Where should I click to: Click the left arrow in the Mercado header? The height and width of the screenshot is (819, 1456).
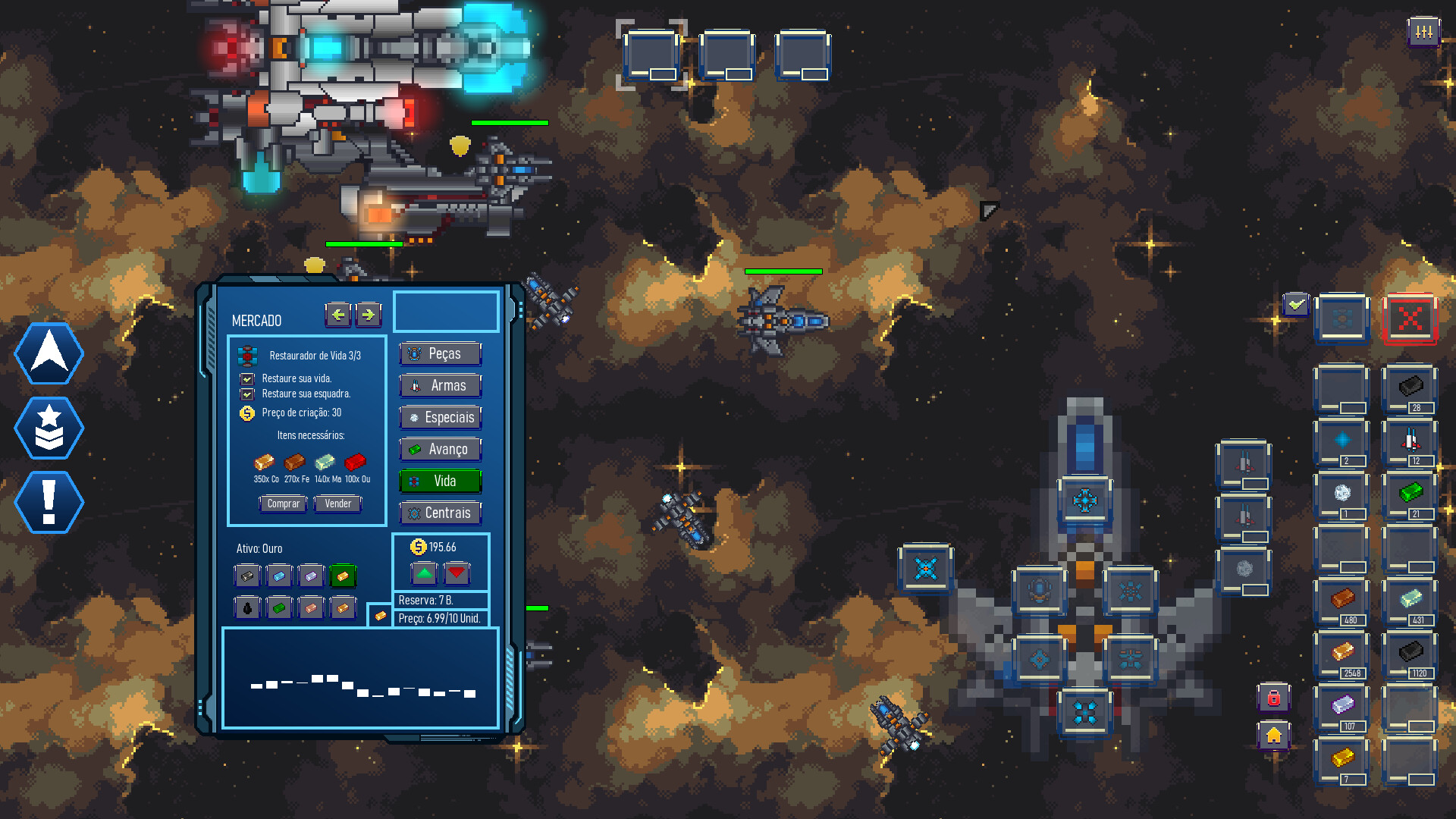338,315
